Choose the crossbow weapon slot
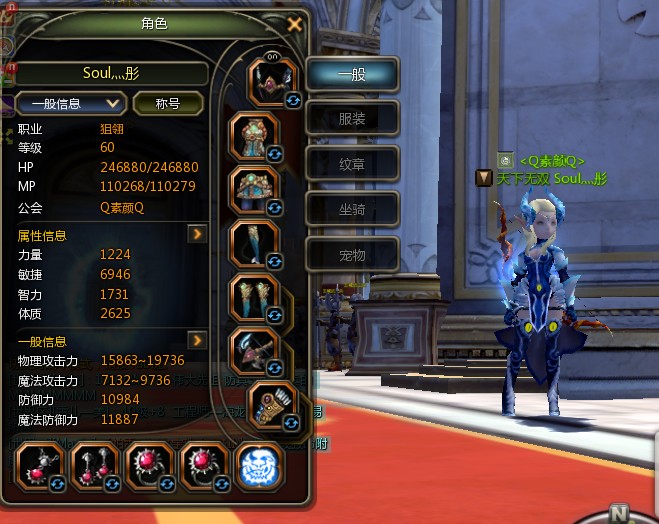659x524 pixels. pos(254,349)
